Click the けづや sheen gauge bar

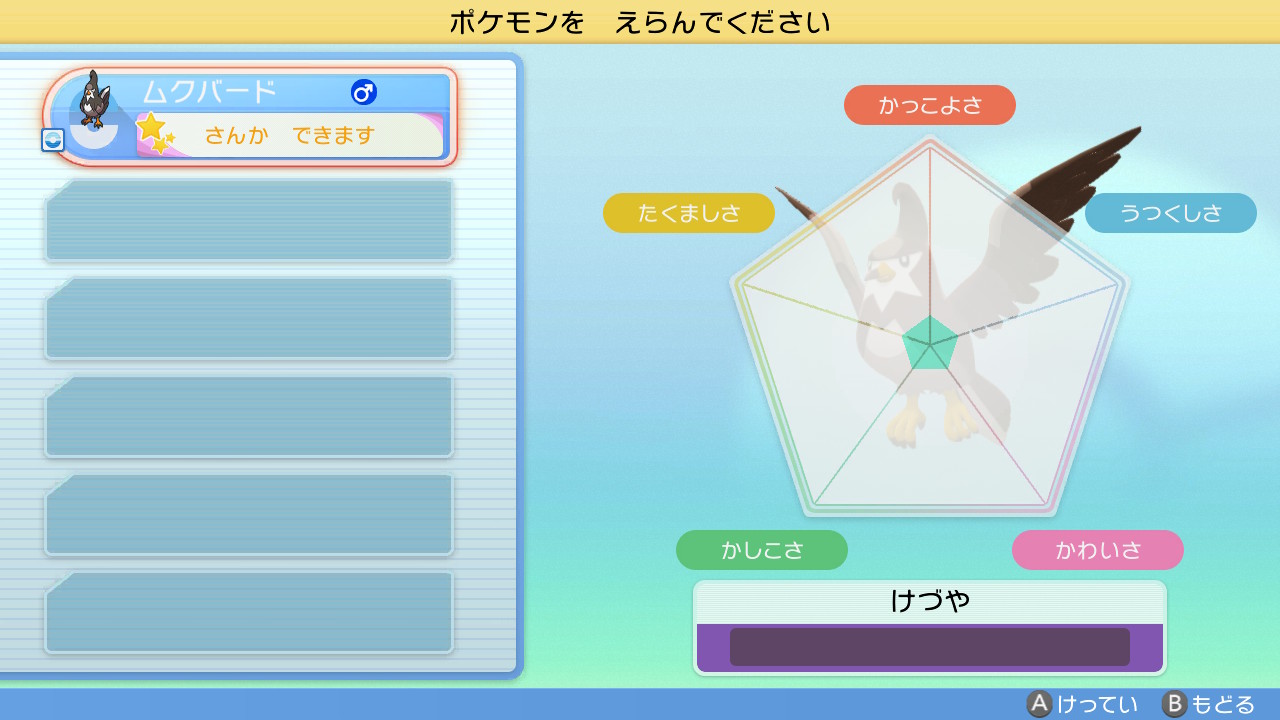point(929,646)
